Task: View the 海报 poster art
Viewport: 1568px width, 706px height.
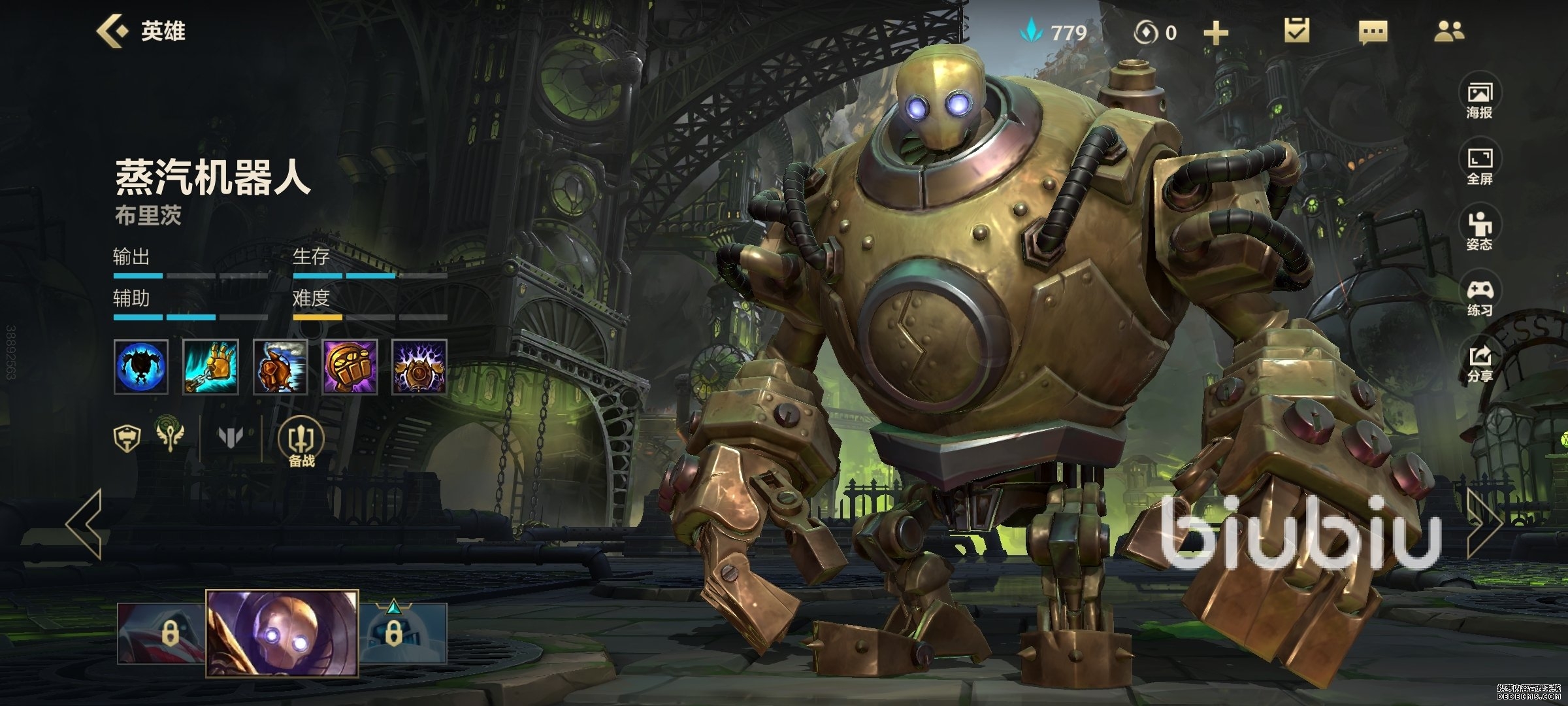Action: (x=1479, y=100)
